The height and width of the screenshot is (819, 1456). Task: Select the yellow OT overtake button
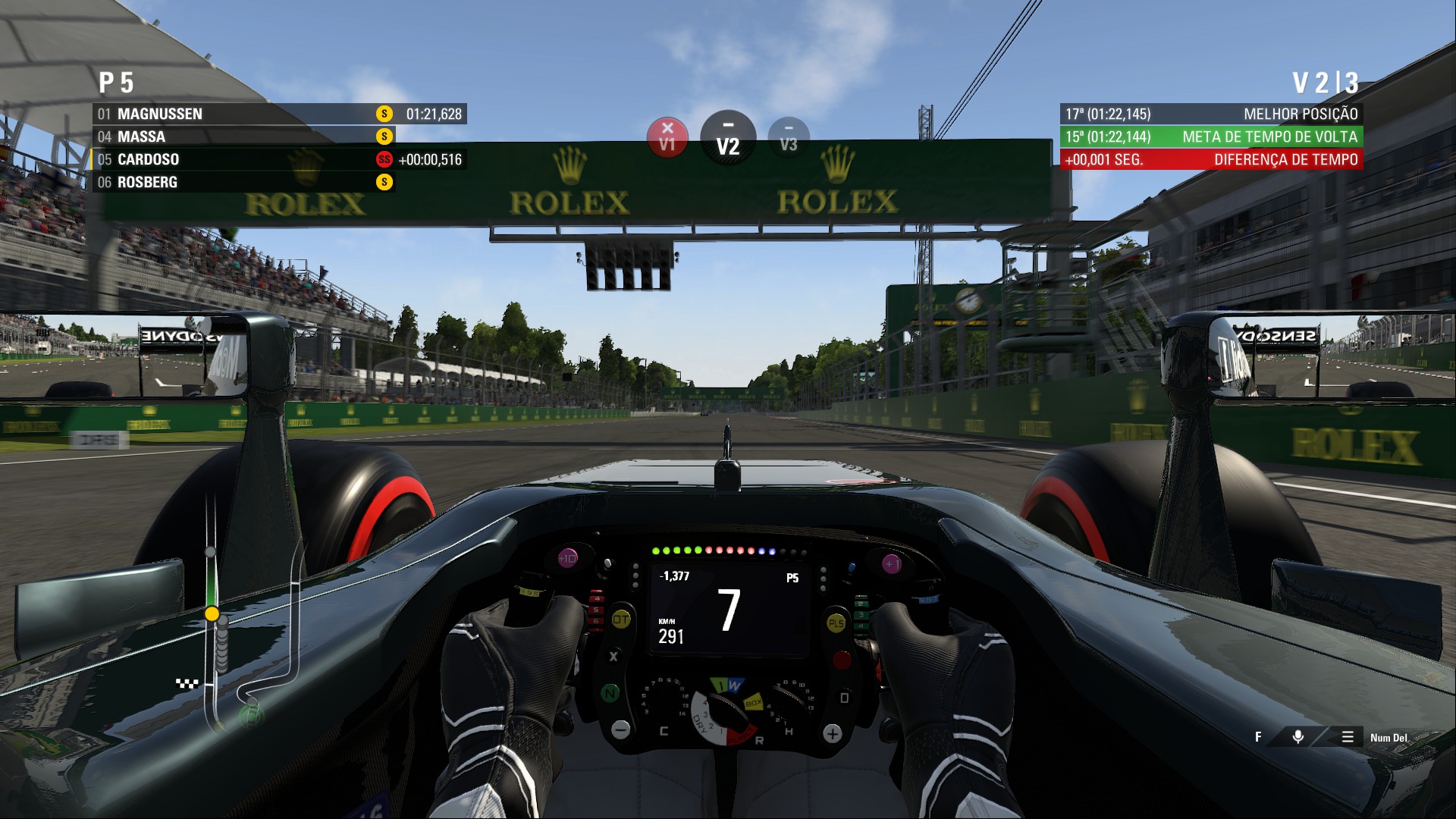click(x=620, y=620)
